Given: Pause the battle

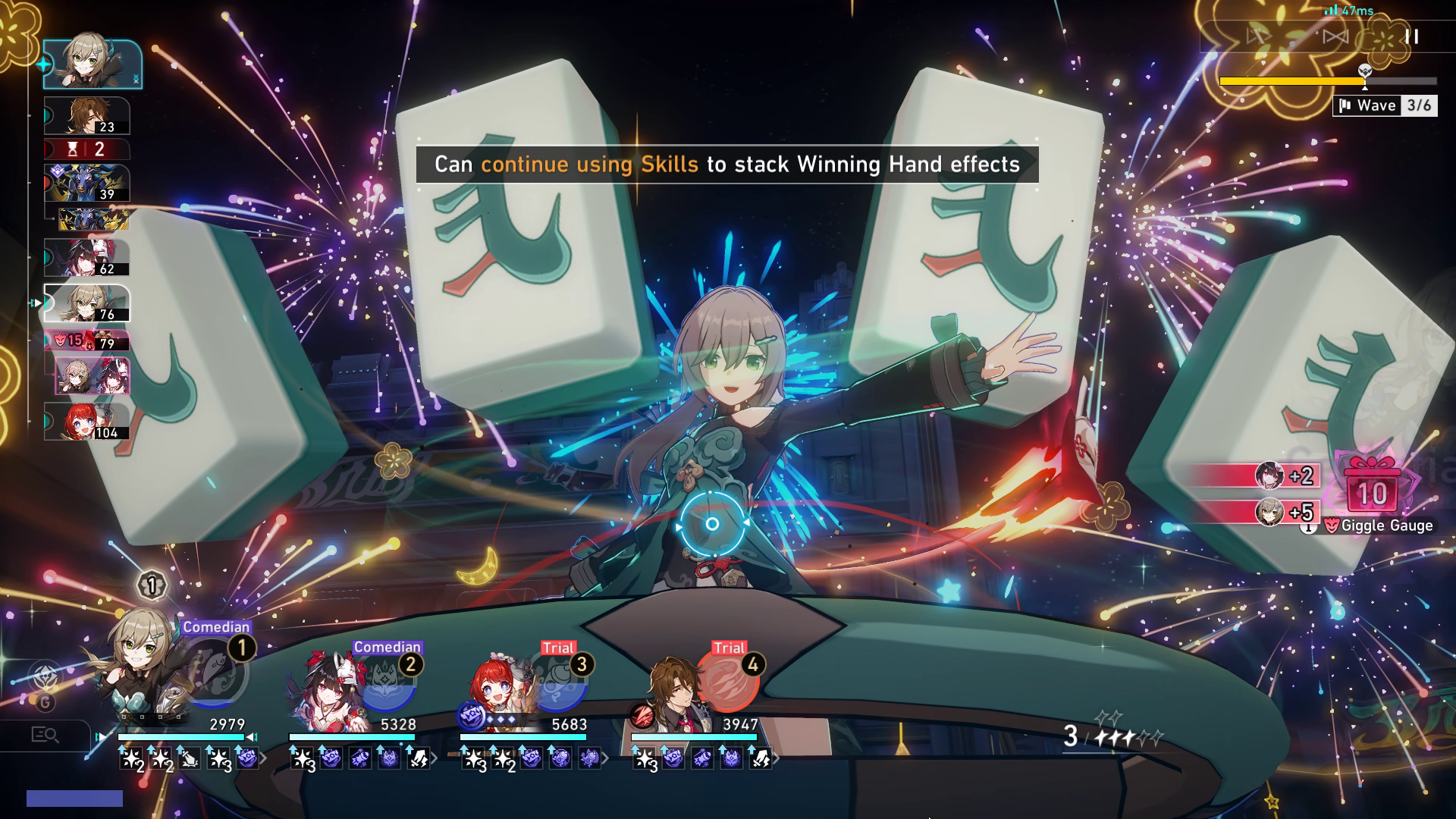Looking at the screenshot, I should (1411, 36).
